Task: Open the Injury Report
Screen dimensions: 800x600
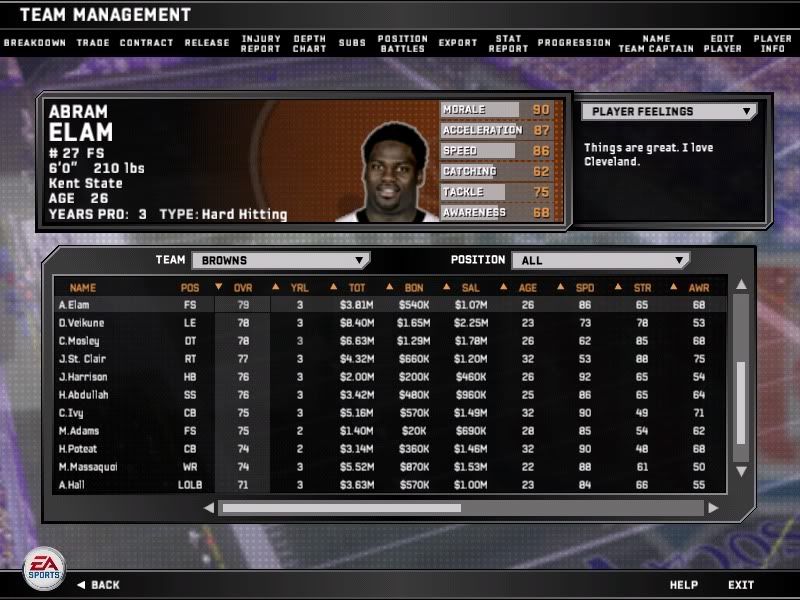Action: coord(261,44)
